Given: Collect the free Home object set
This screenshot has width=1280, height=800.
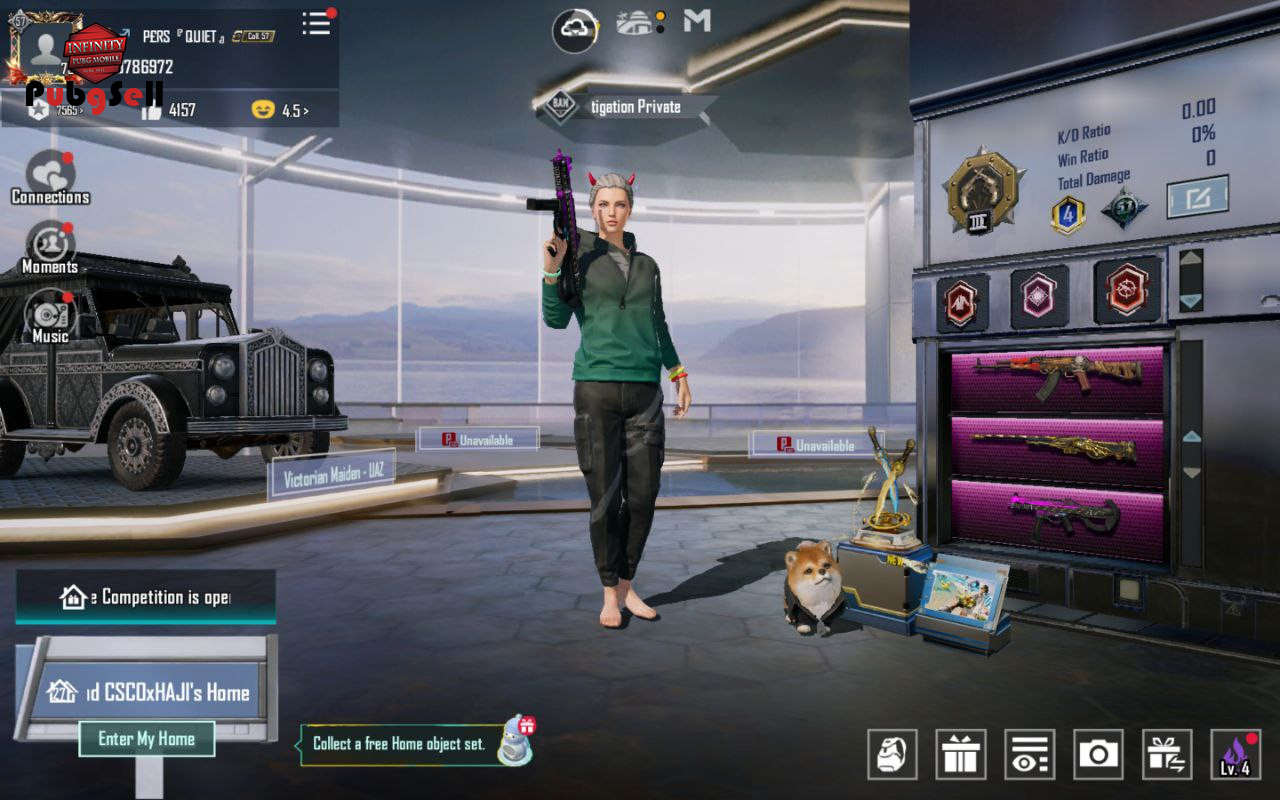Looking at the screenshot, I should point(400,744).
